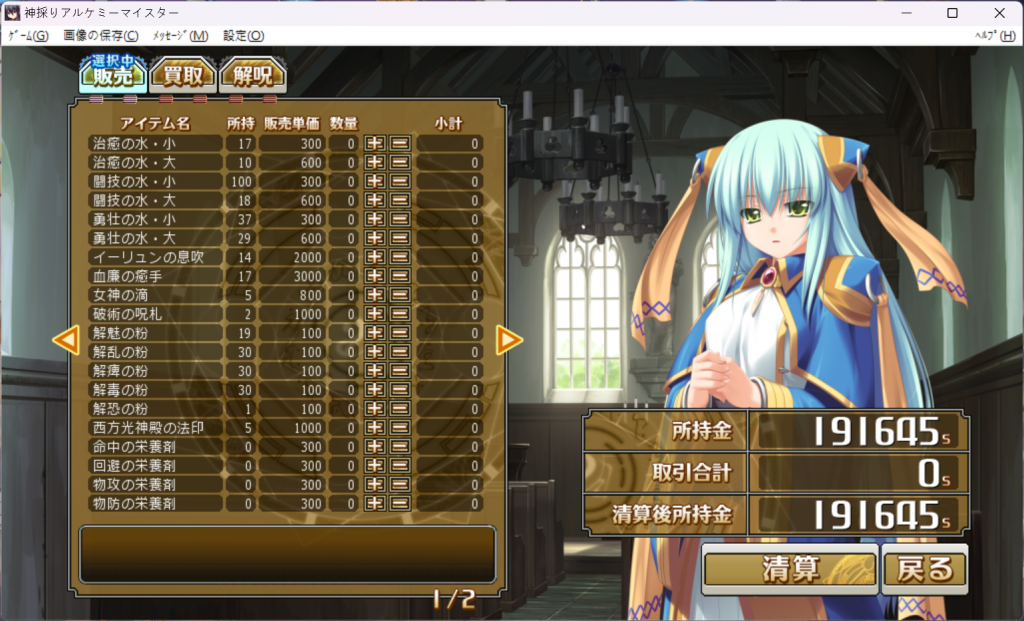Select the 西方光神殿の法印 item row
Screen dimensions: 1024x621
tap(155, 428)
